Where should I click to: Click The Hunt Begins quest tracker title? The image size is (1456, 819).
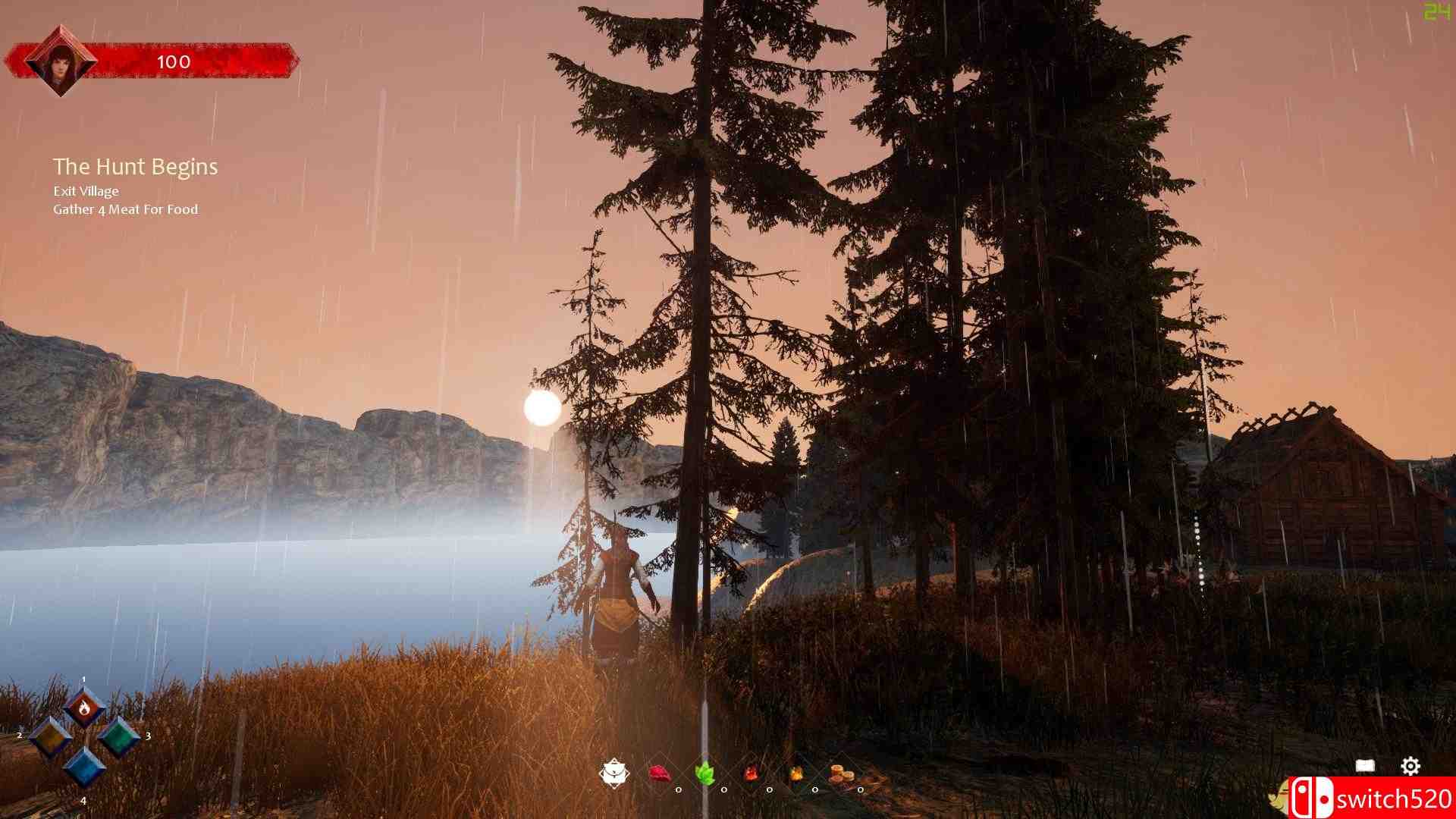136,167
